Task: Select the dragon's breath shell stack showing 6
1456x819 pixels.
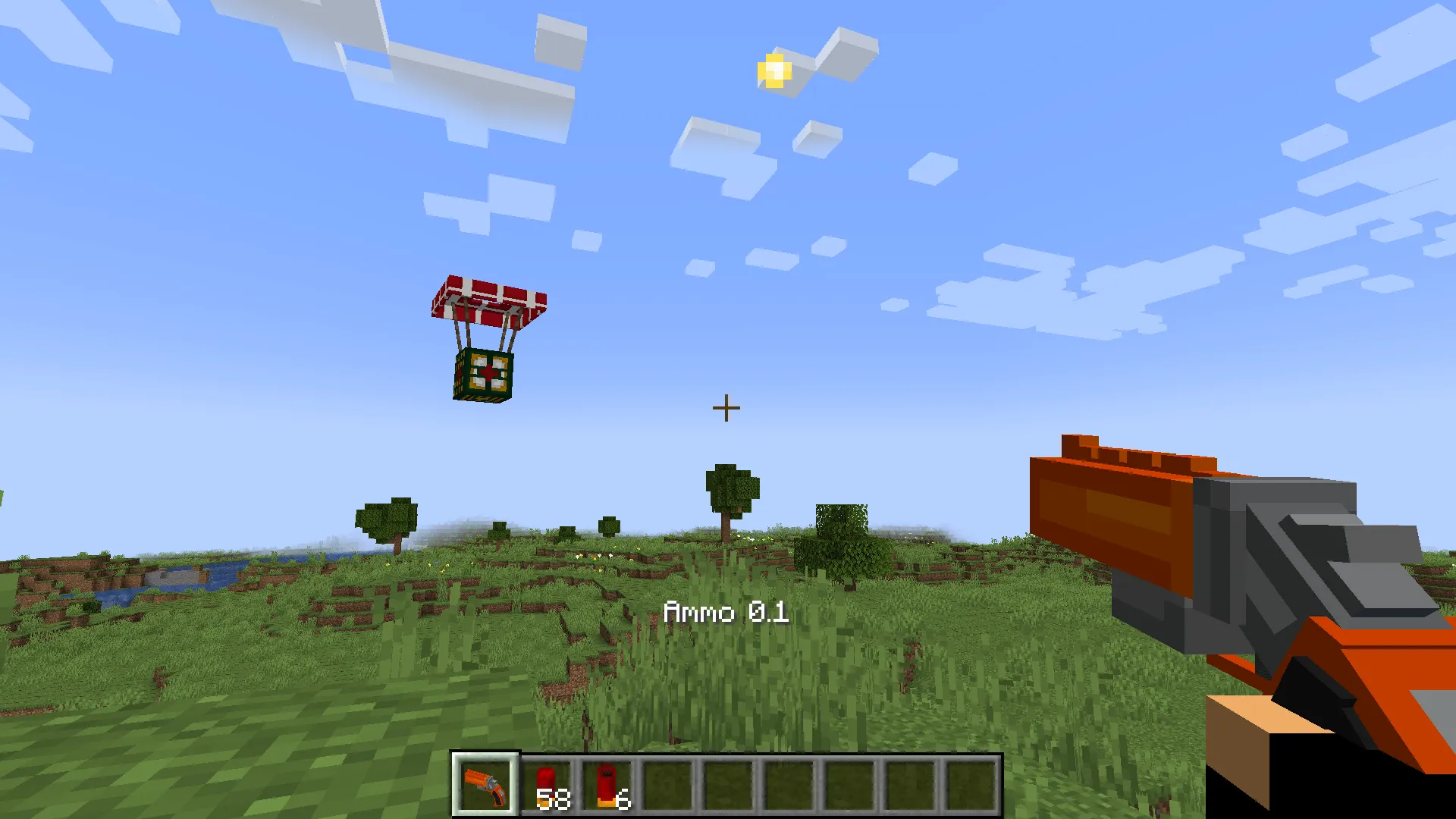Action: [607, 781]
